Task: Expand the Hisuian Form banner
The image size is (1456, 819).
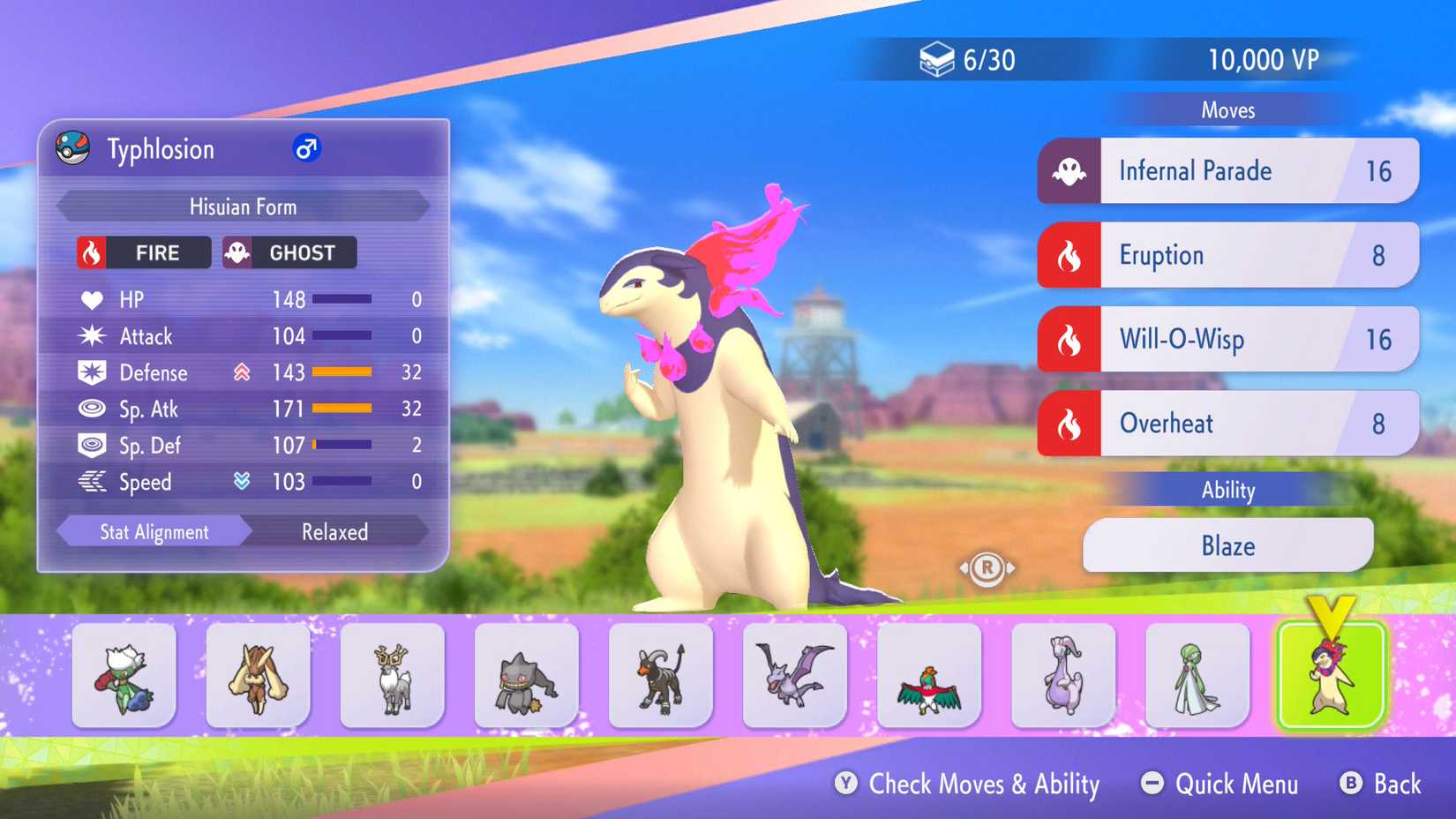Action: 243,207
